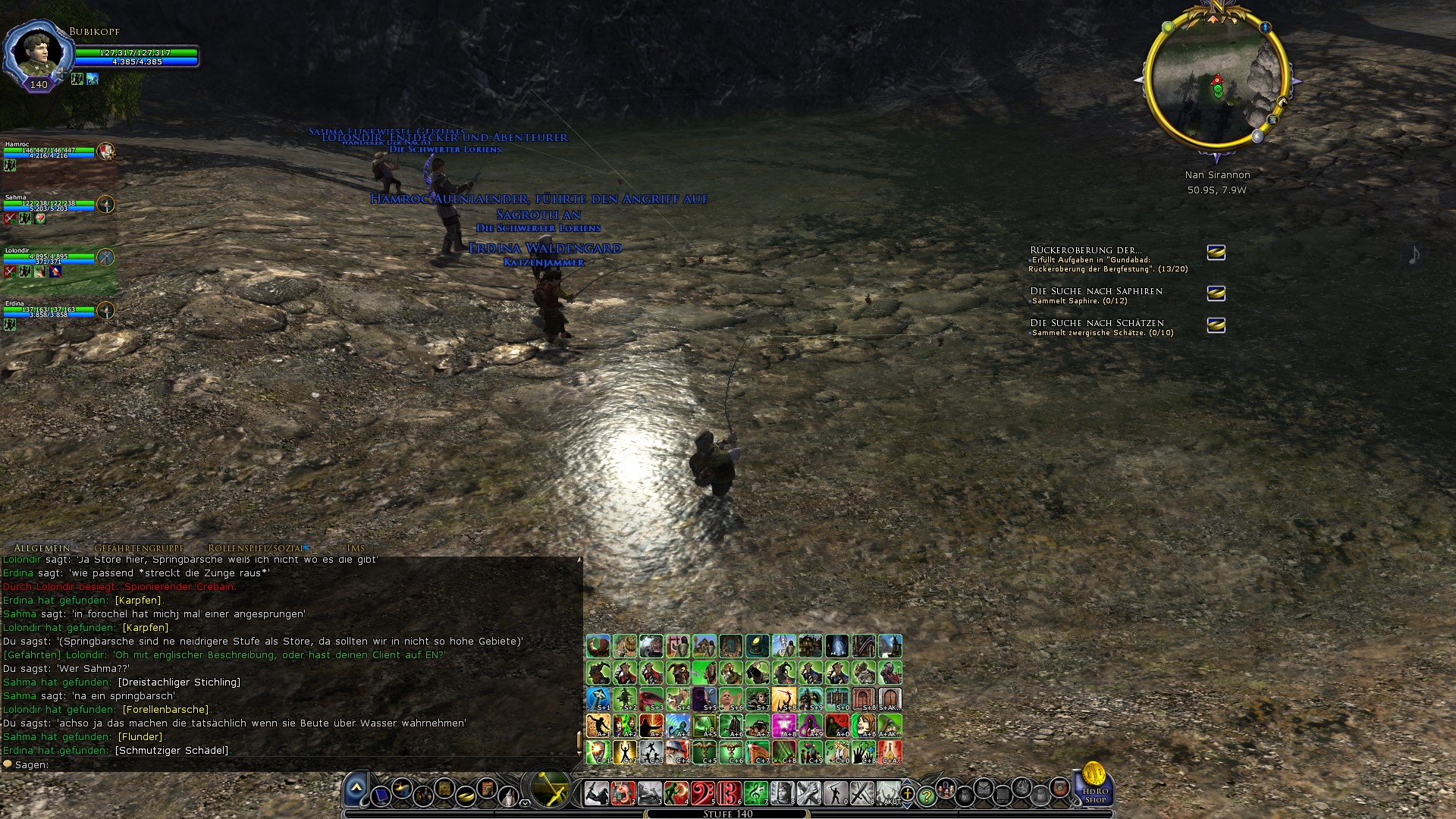Activate the green treble clef skill in slot 7
Screen dimensions: 1456x819
tap(757, 792)
